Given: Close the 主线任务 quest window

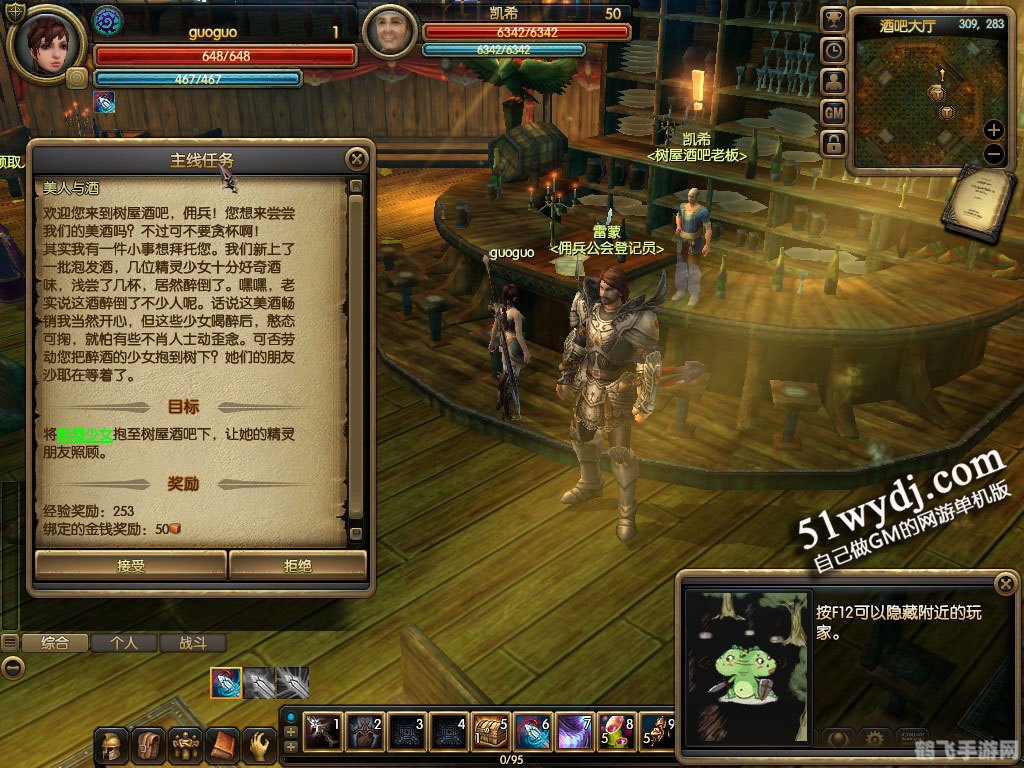Looking at the screenshot, I should [356, 158].
